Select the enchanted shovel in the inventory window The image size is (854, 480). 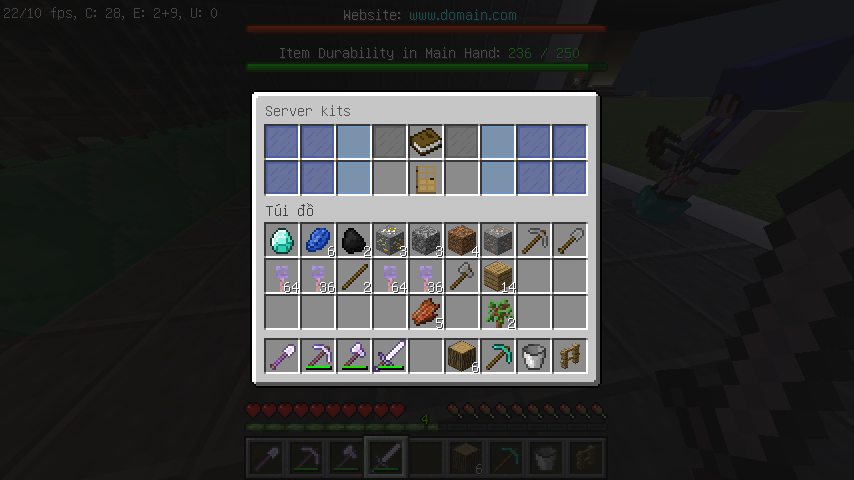pyautogui.click(x=282, y=355)
